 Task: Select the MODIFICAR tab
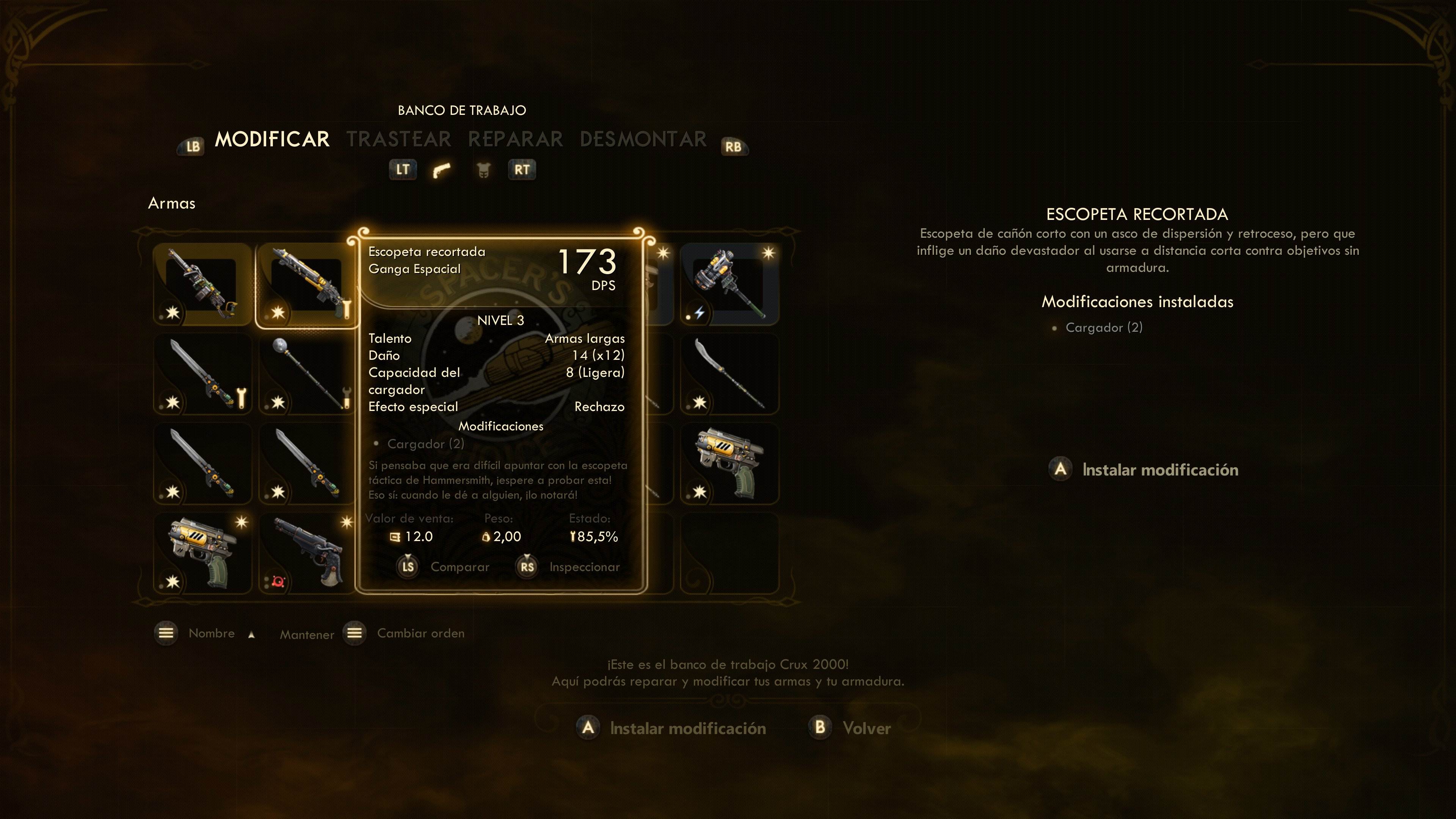coord(272,139)
